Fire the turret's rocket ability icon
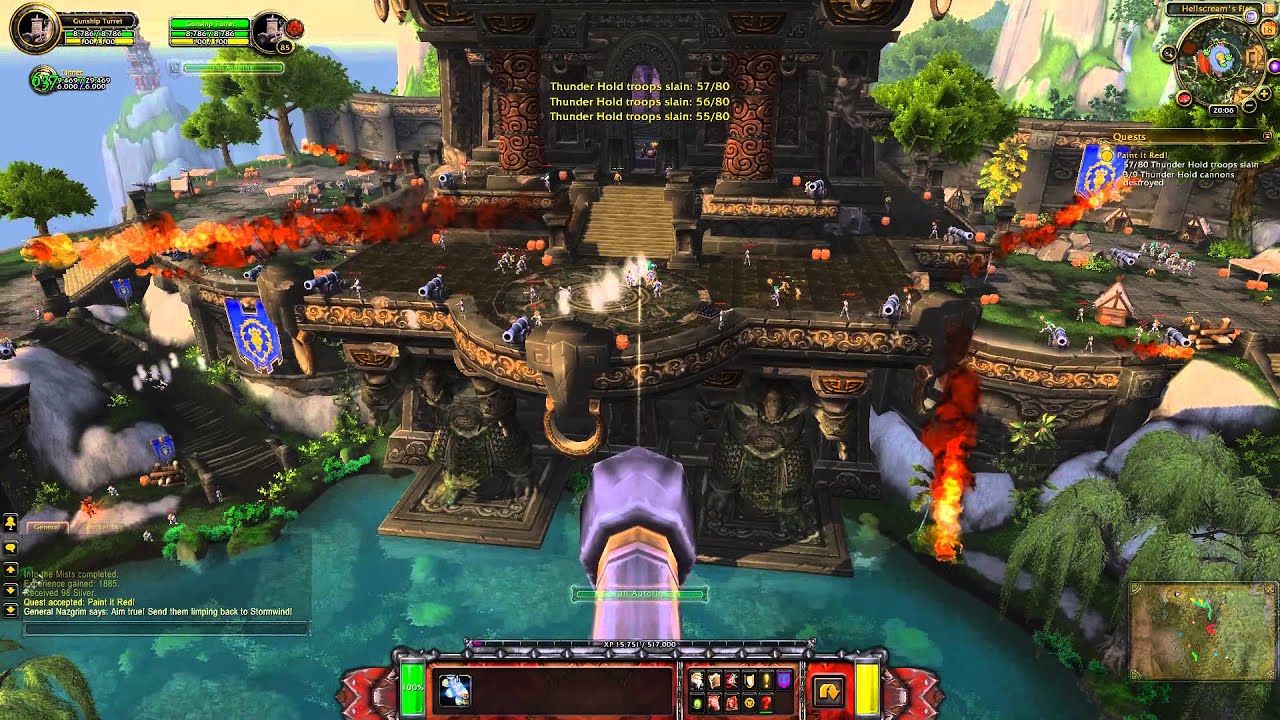 pos(455,690)
